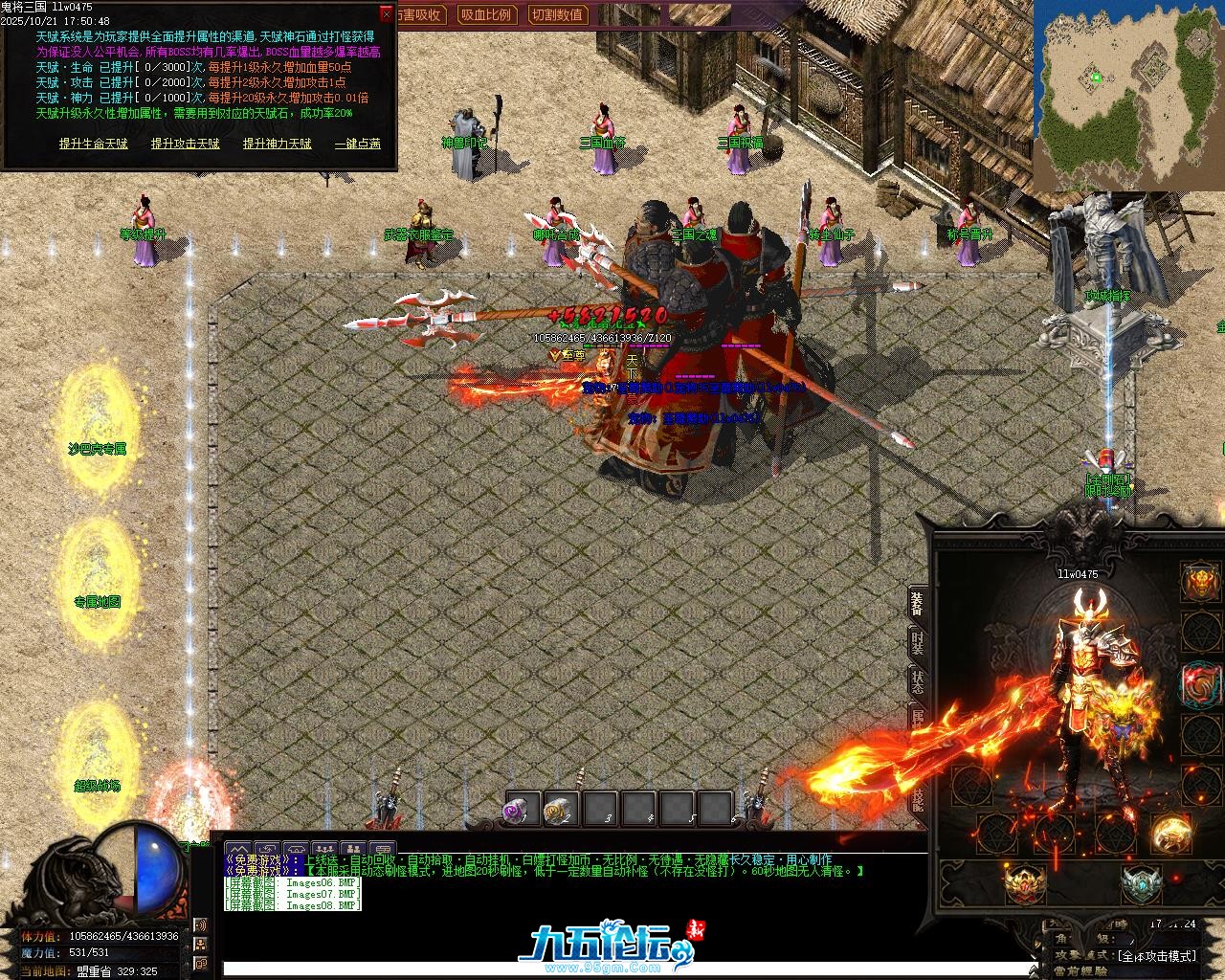Activate 一键点满 to max all talents
Viewport: 1225px width, 980px height.
[x=357, y=144]
